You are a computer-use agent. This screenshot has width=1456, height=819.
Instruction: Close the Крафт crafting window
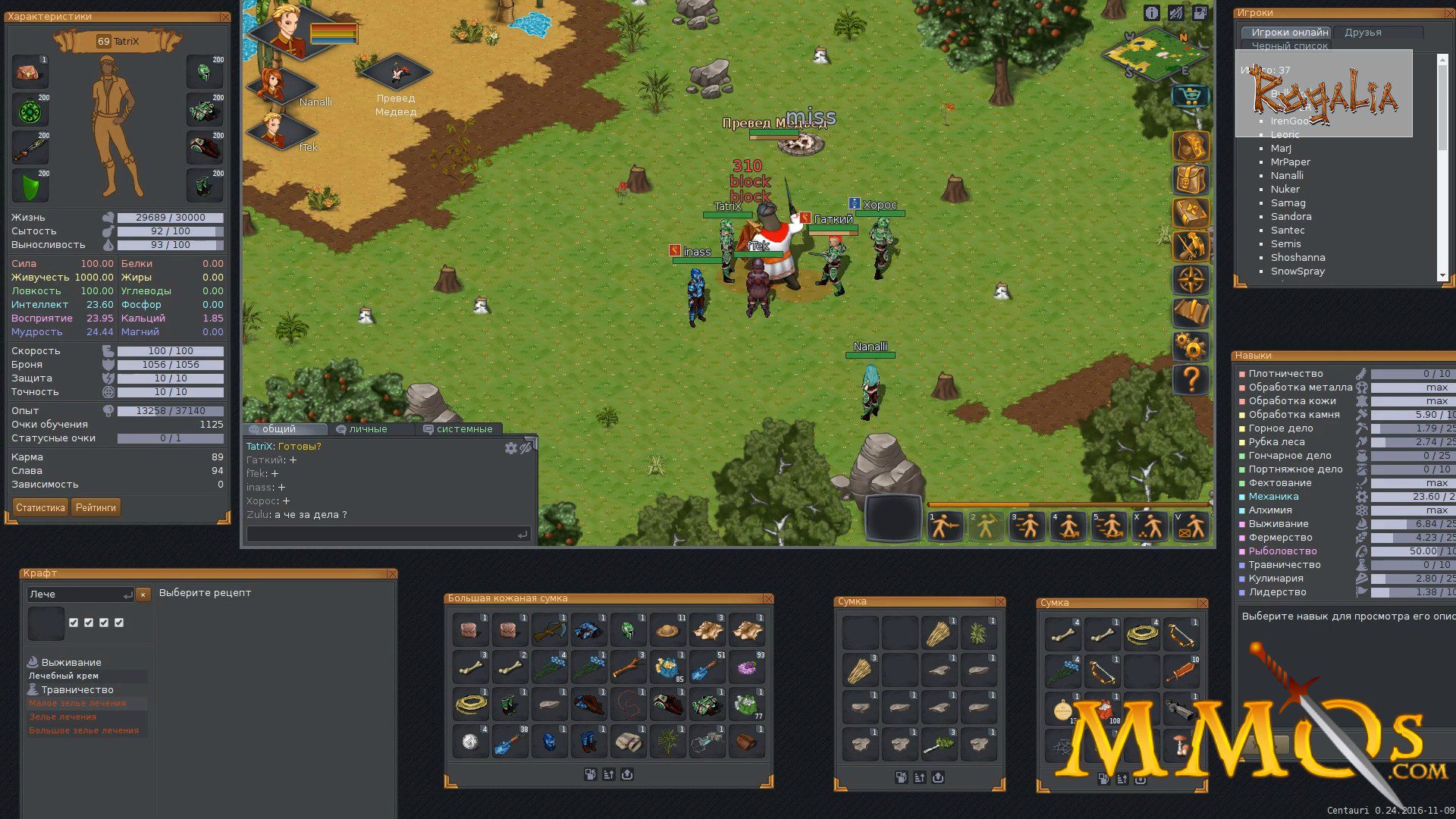[391, 573]
